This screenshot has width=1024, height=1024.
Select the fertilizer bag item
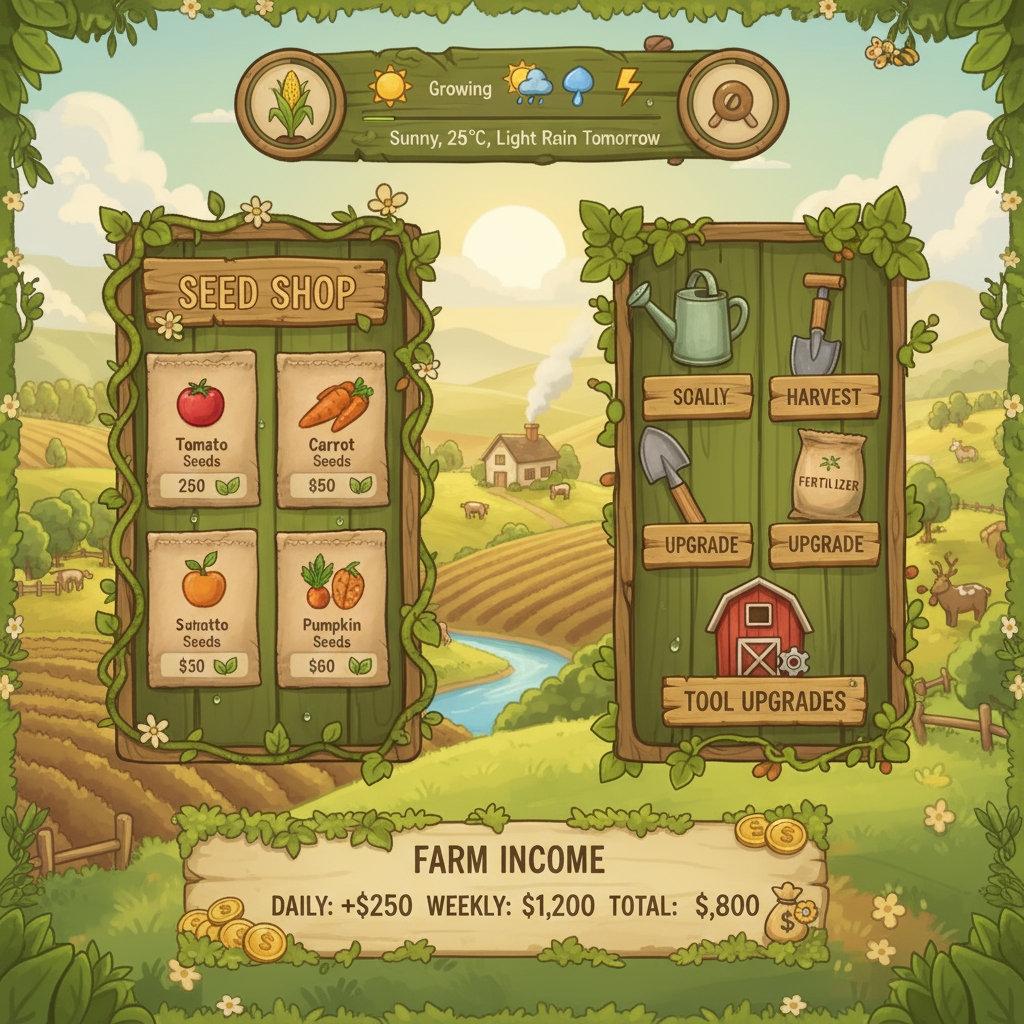[x=826, y=477]
